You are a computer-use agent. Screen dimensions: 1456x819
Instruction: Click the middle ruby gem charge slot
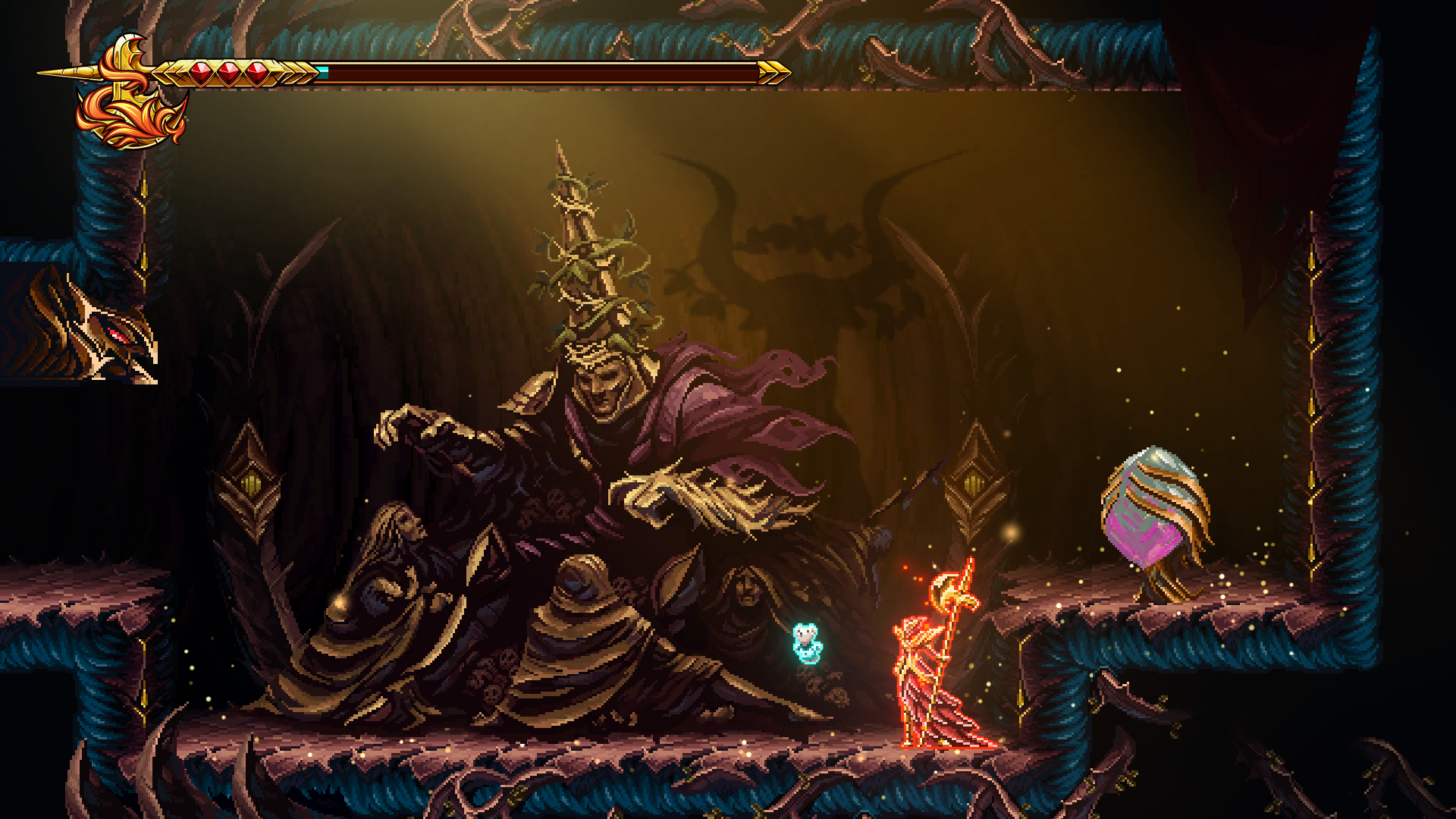tap(228, 73)
